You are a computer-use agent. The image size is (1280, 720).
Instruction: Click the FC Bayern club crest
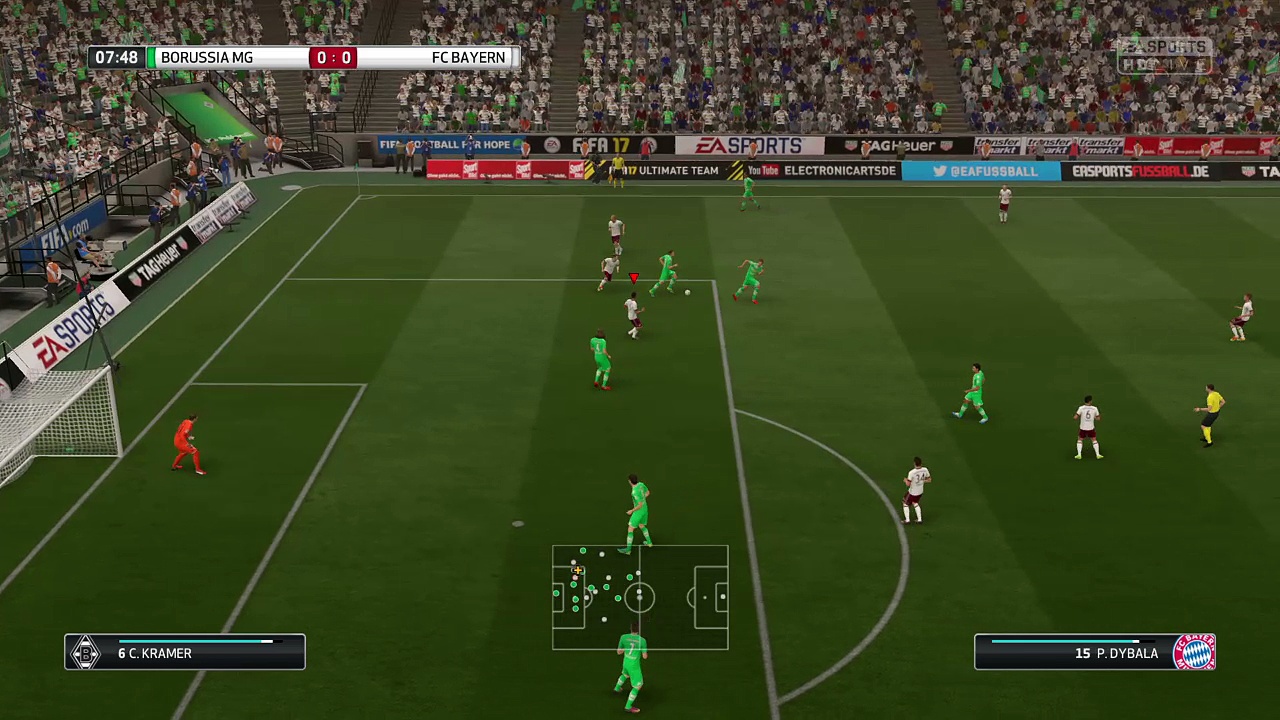click(1194, 652)
